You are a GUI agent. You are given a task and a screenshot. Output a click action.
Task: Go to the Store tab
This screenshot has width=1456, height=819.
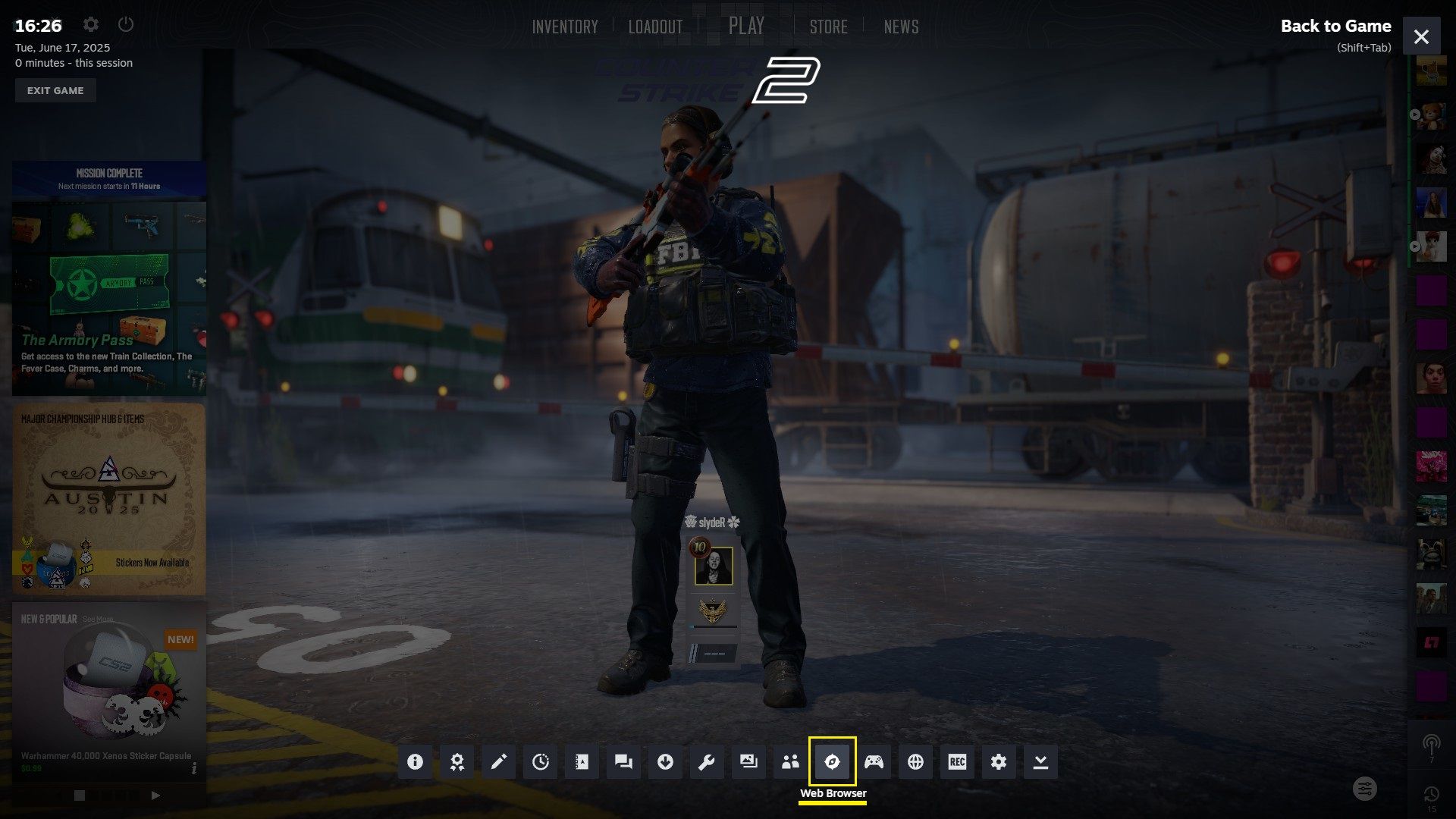coord(828,27)
